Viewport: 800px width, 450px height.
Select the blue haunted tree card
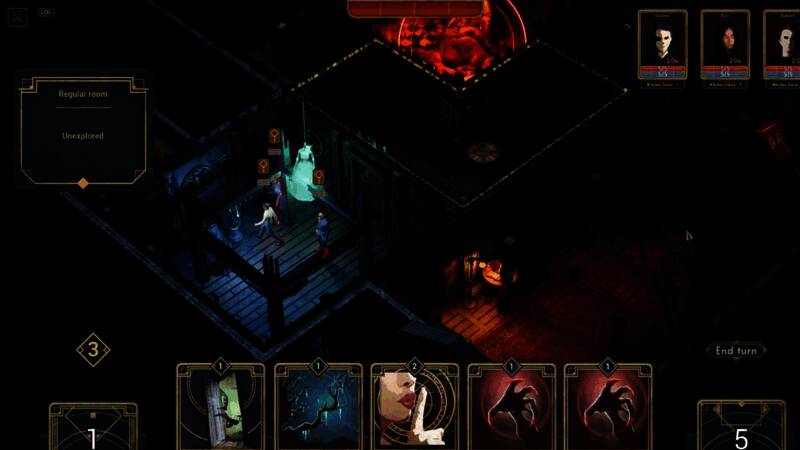tap(318, 408)
